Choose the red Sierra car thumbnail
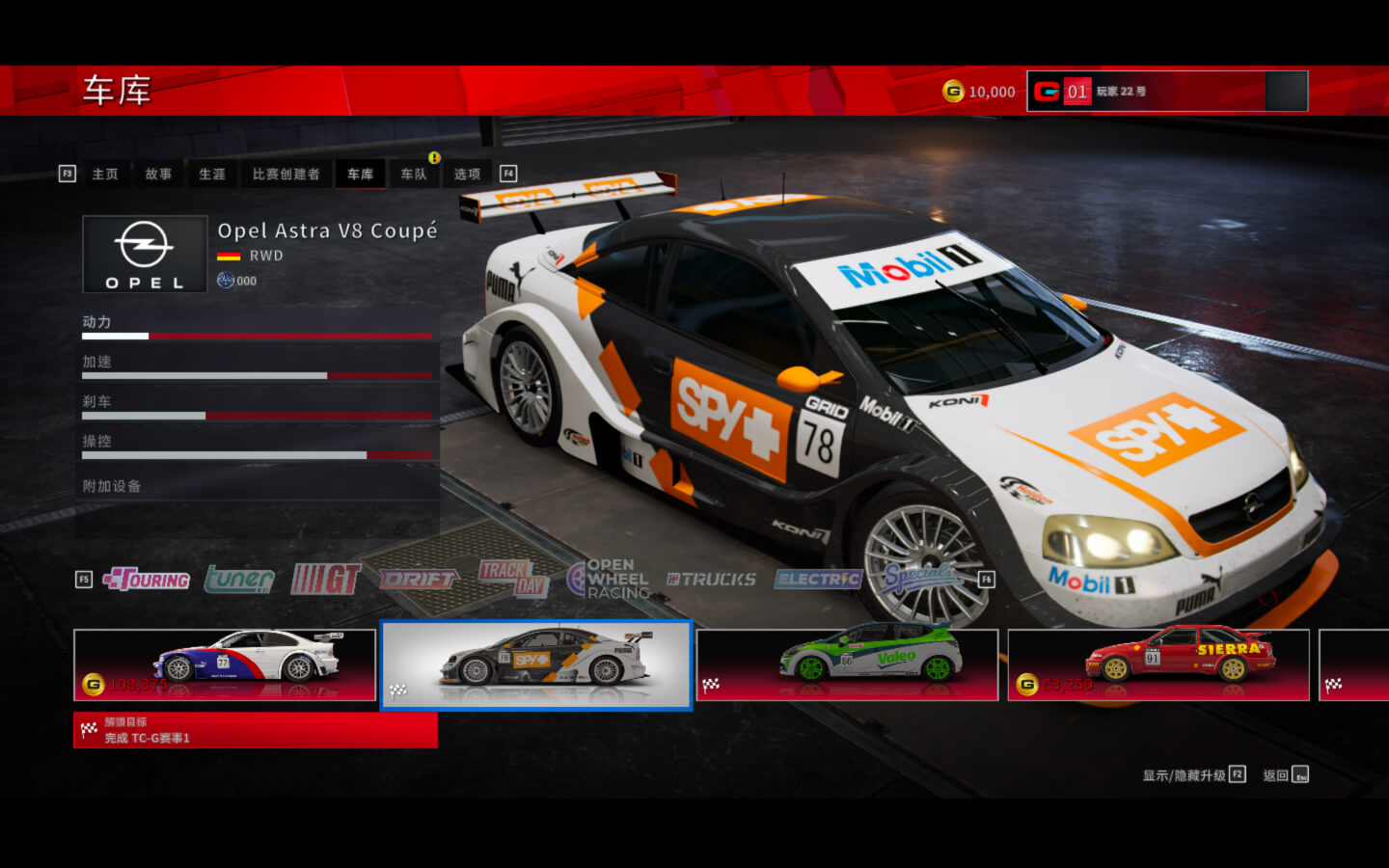1389x868 pixels. [1158, 665]
